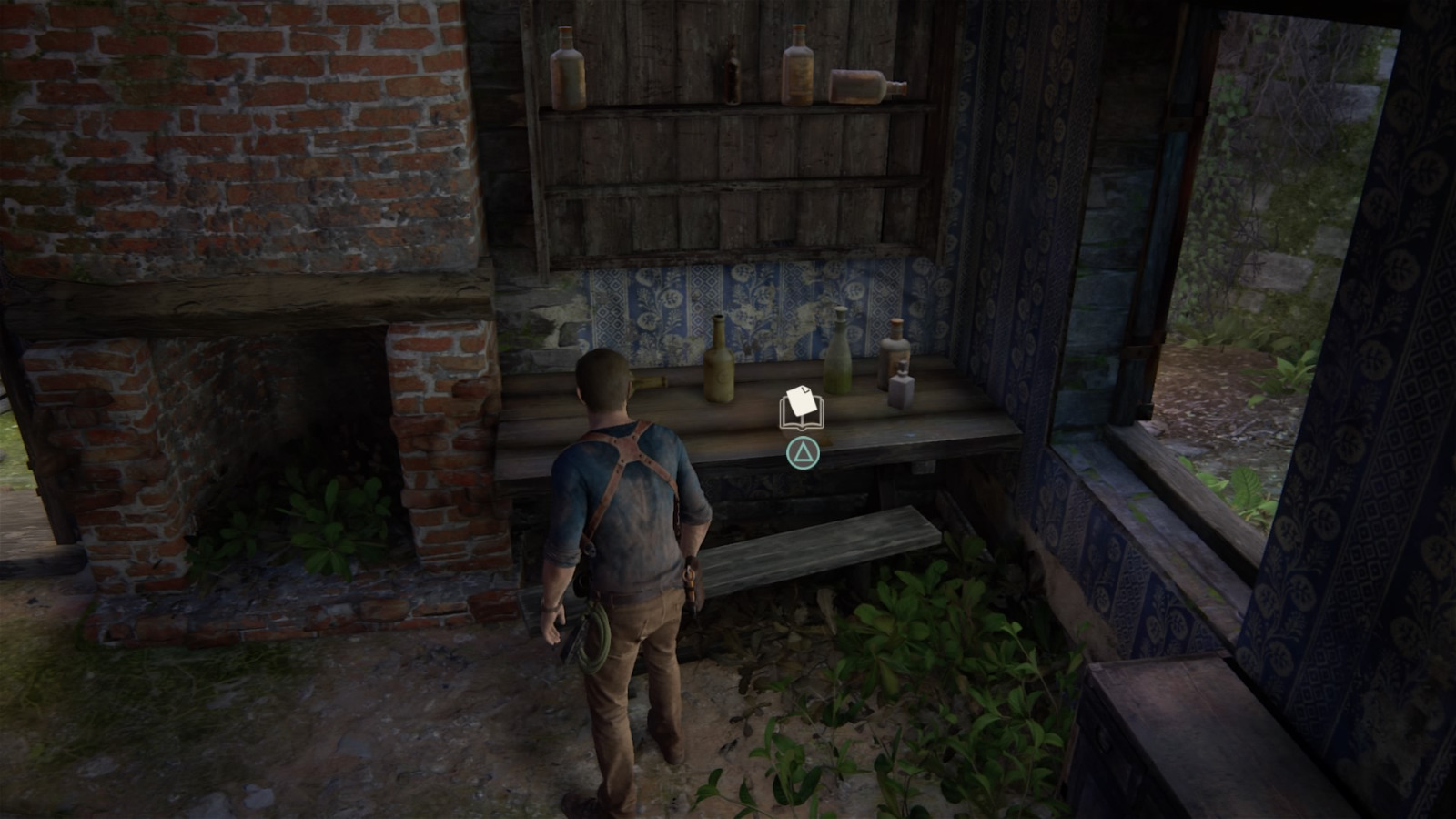Click the amber bottle near the window side
The width and height of the screenshot is (1456, 819).
pos(896,355)
